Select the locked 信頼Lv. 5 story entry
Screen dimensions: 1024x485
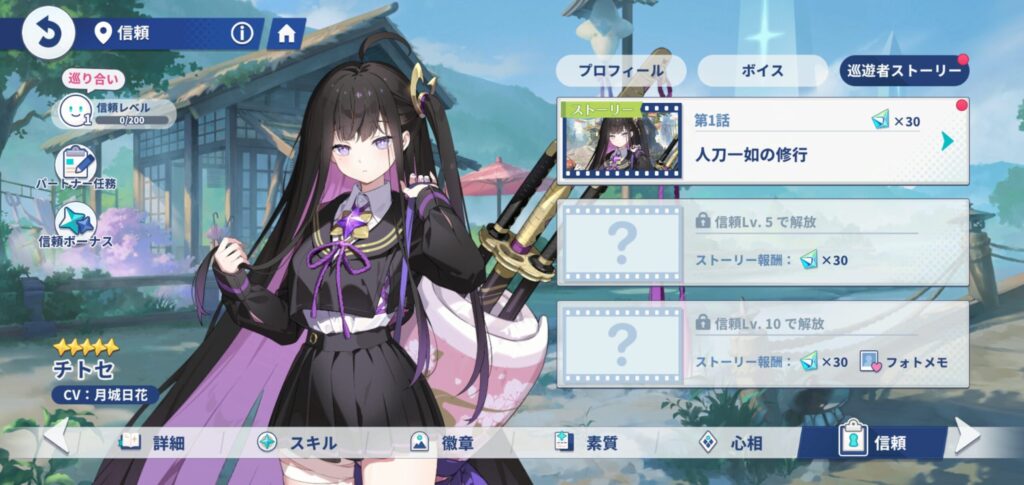click(x=762, y=241)
